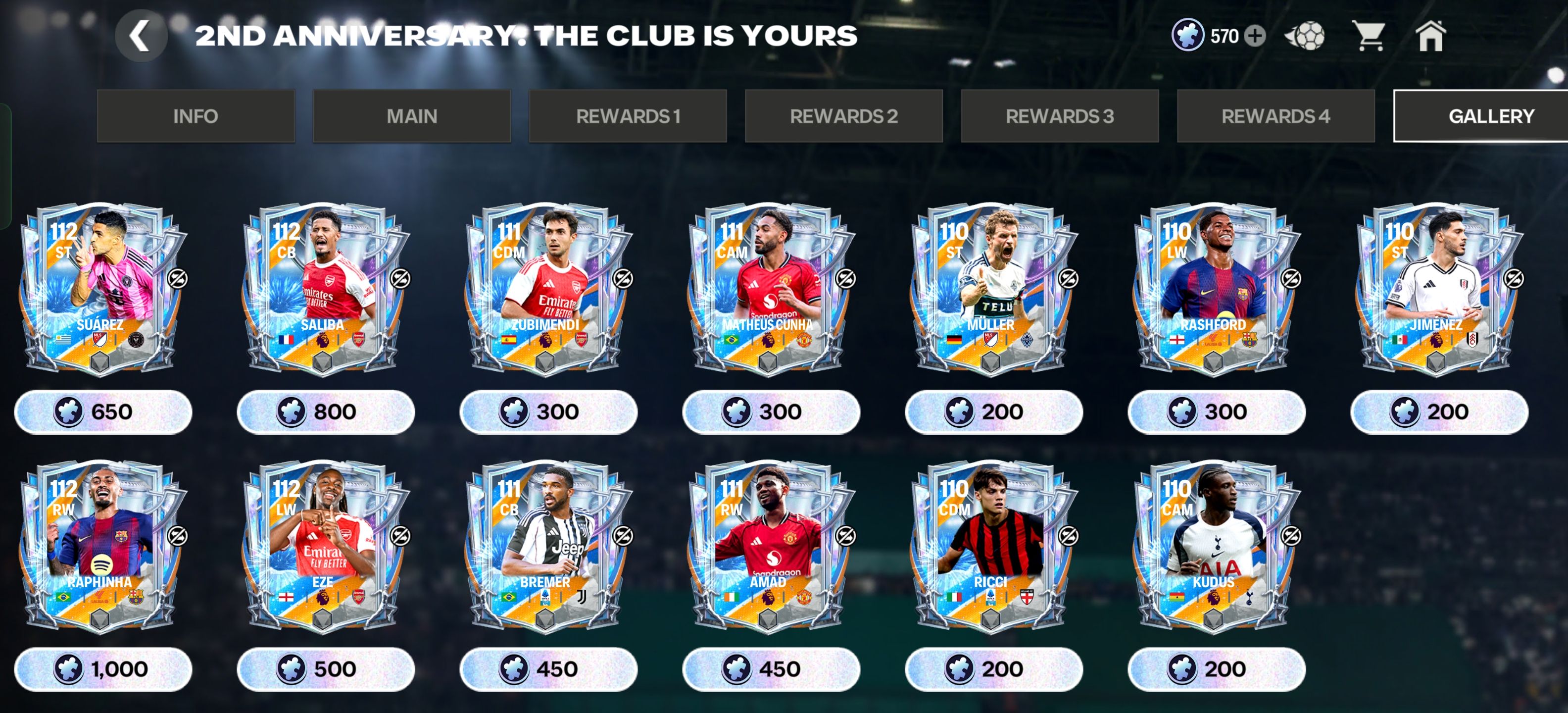Show the REWARDS 1 tab
Image resolution: width=1568 pixels, height=713 pixels.
point(628,116)
